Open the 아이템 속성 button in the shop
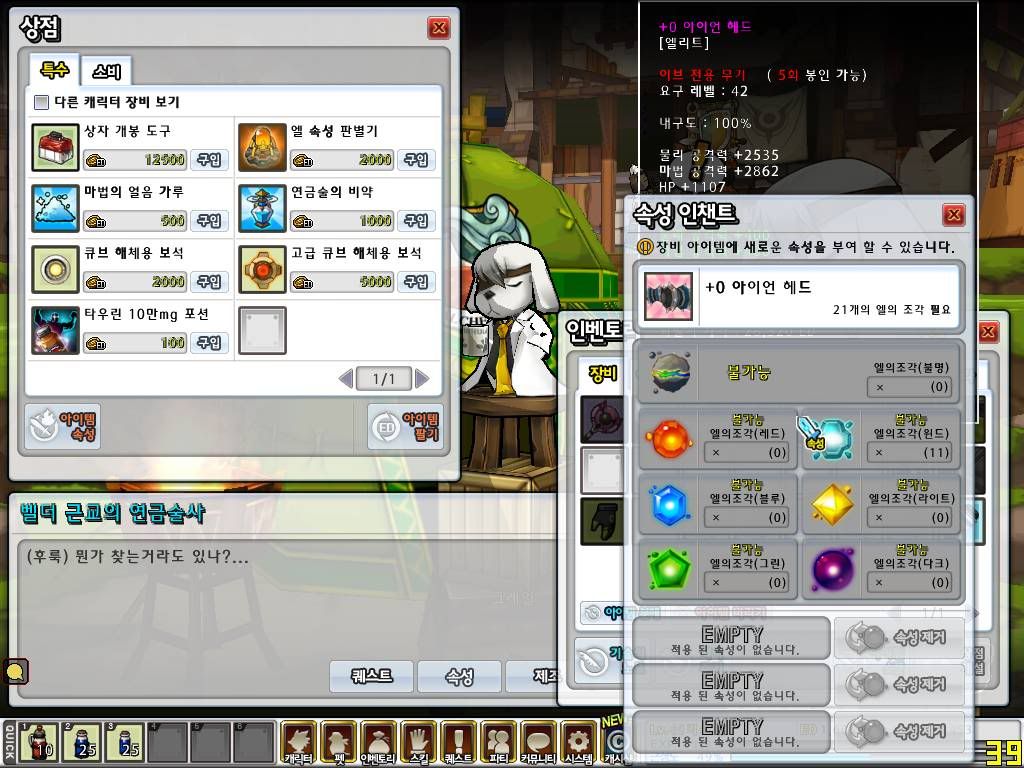Image resolution: width=1024 pixels, height=768 pixels. tap(63, 427)
